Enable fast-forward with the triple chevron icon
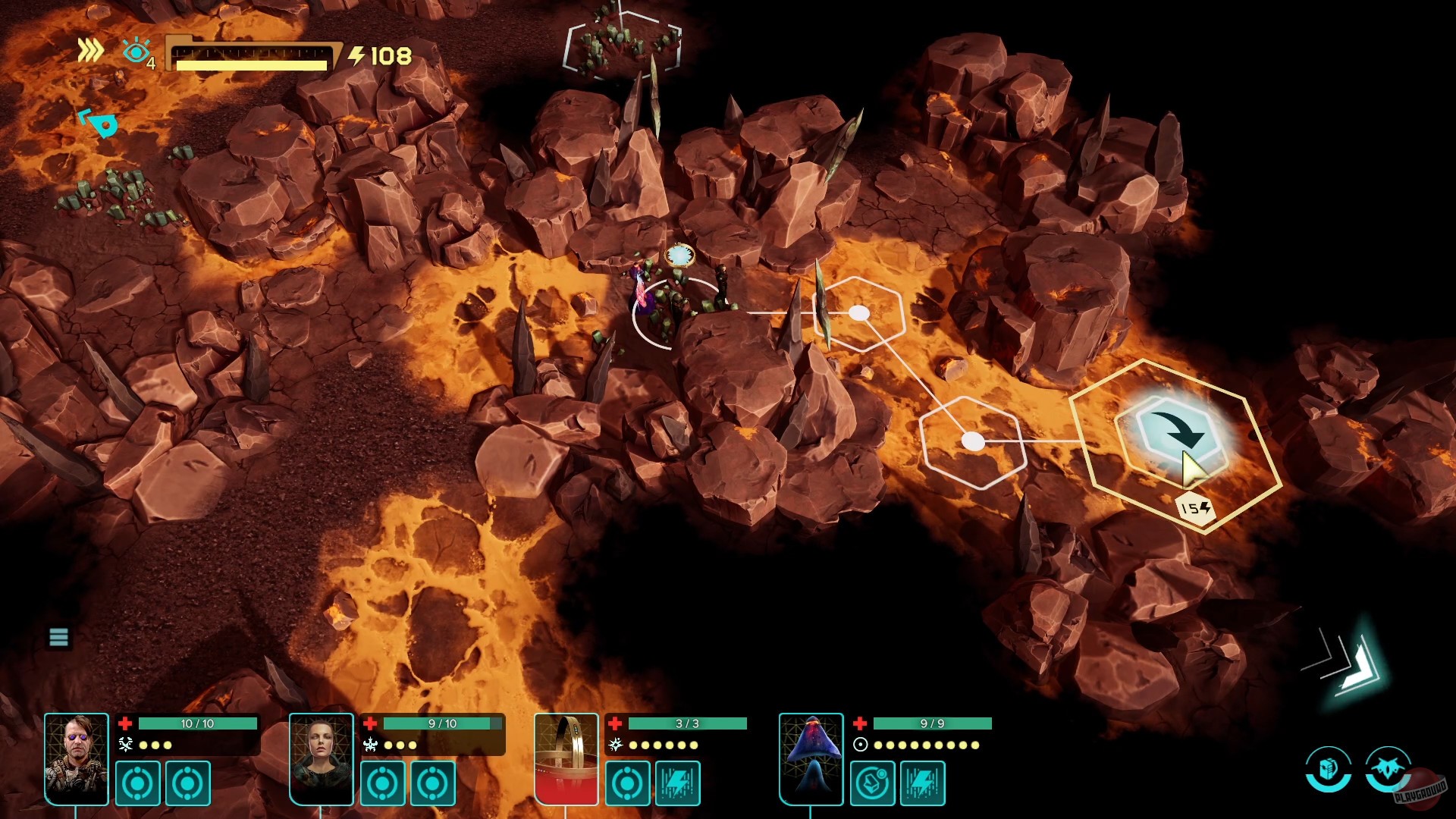Screen dimensions: 1456x819 [x=90, y=52]
